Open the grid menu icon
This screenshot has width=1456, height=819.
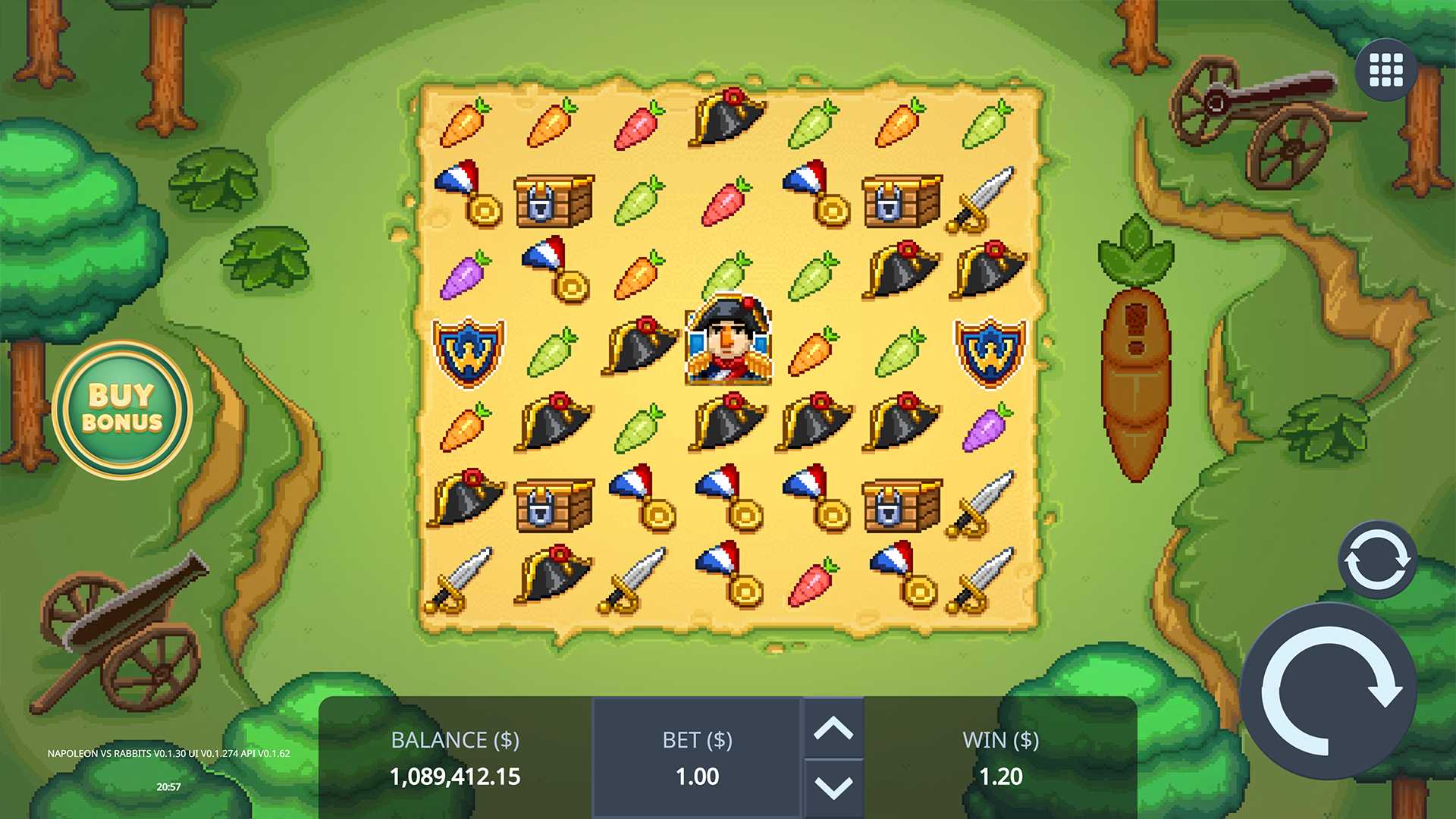[1385, 71]
